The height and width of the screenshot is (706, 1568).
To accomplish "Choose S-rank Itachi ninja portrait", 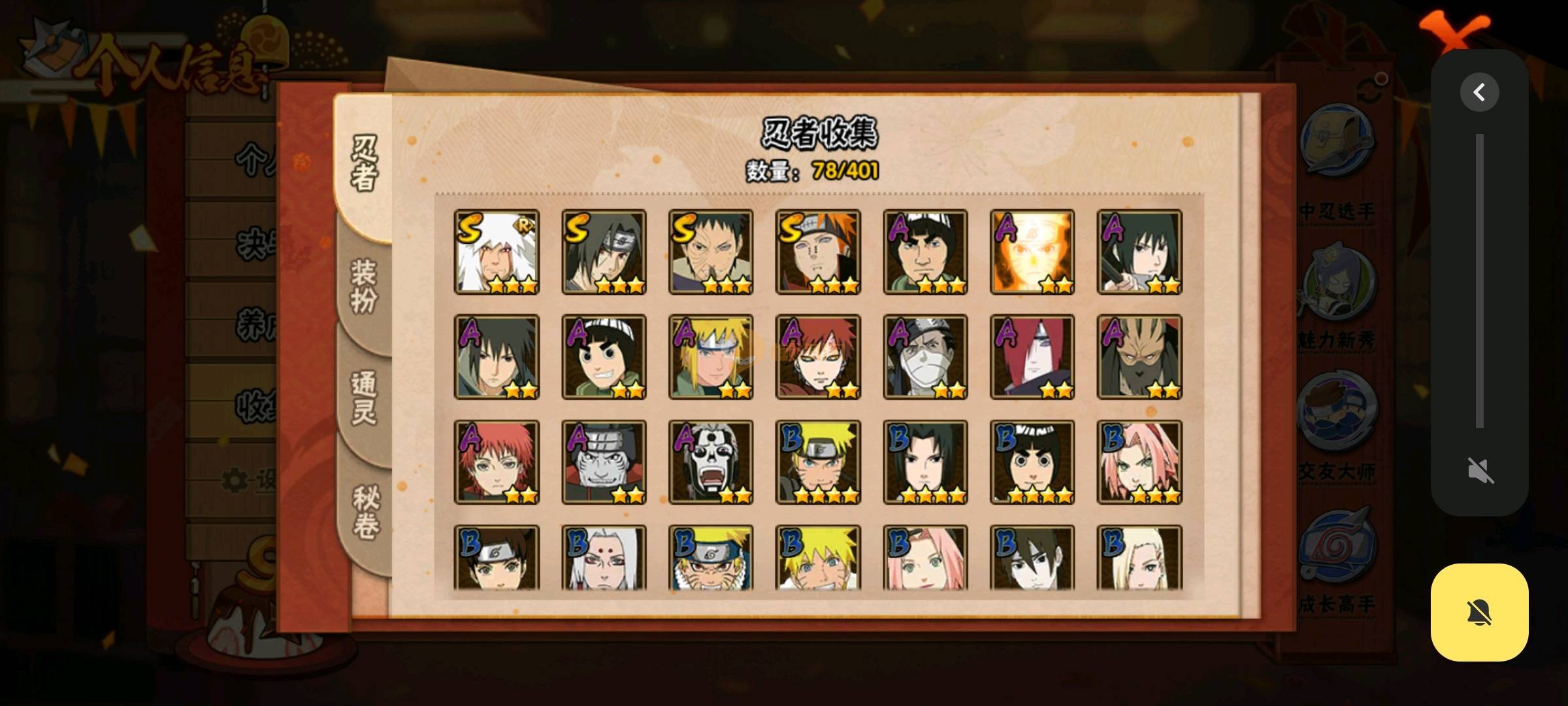I will pos(604,252).
